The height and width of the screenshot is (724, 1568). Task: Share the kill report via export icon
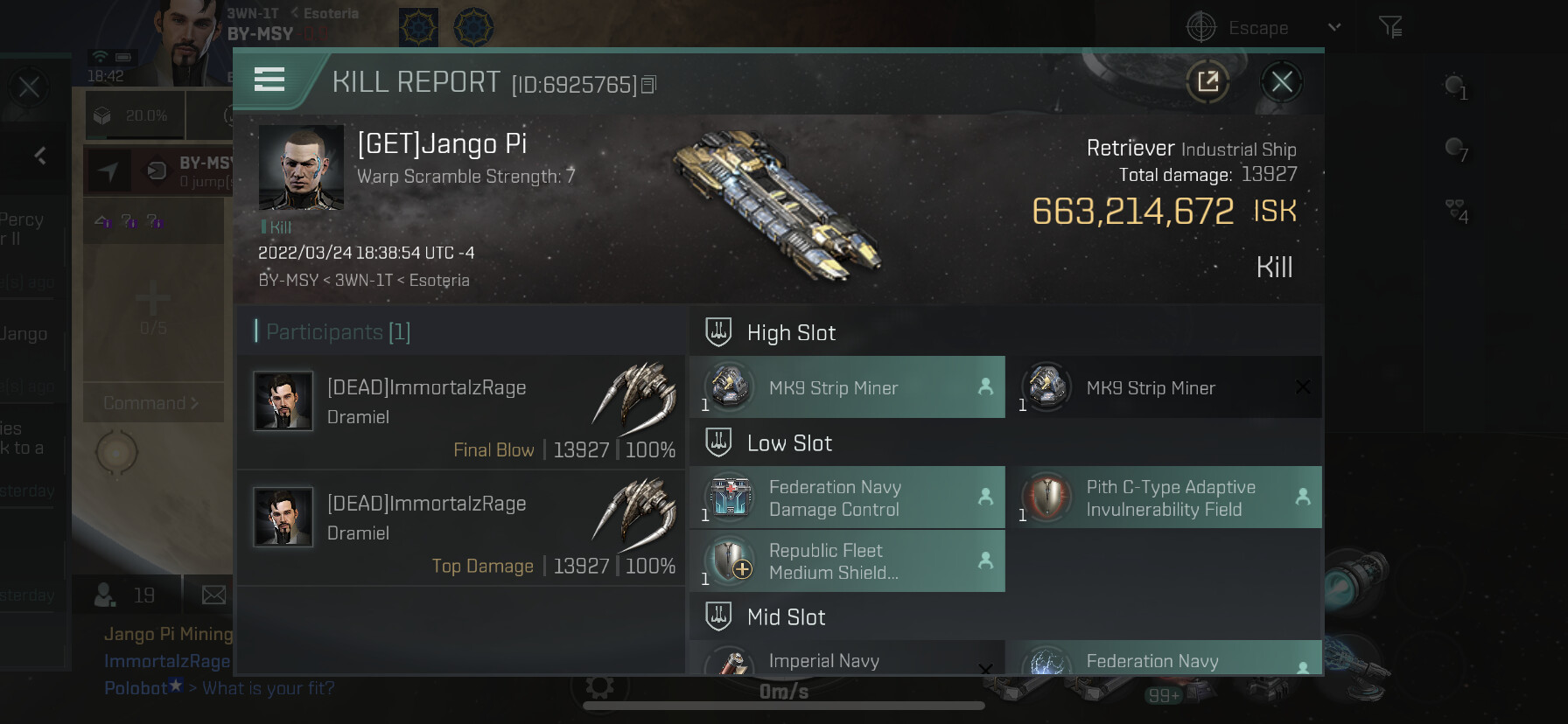click(x=1207, y=82)
